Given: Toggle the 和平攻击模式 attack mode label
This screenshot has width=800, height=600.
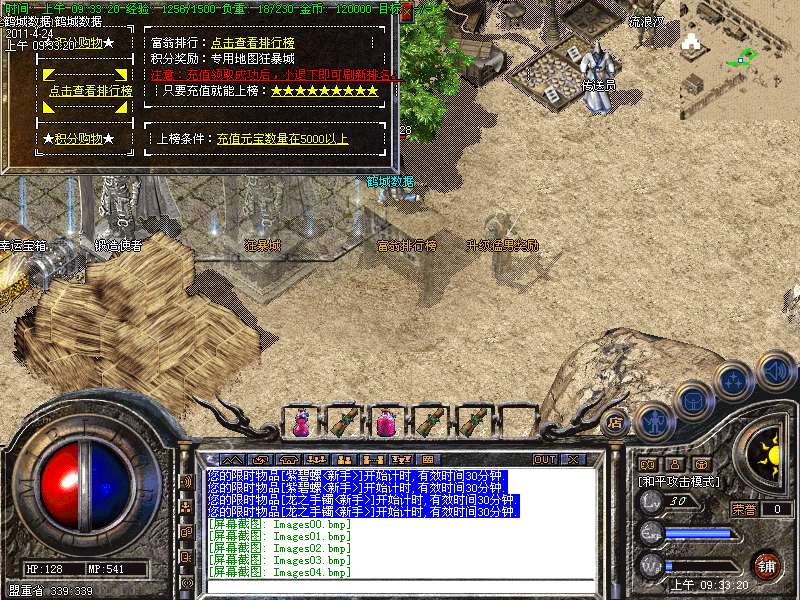Looking at the screenshot, I should (680, 481).
